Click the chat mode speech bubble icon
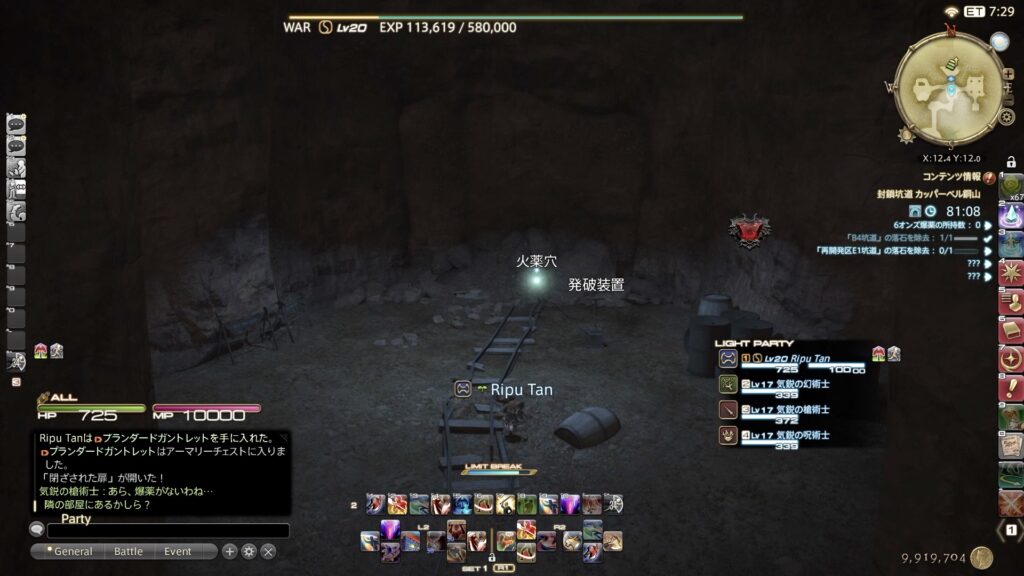This screenshot has width=1024, height=576. click(37, 530)
